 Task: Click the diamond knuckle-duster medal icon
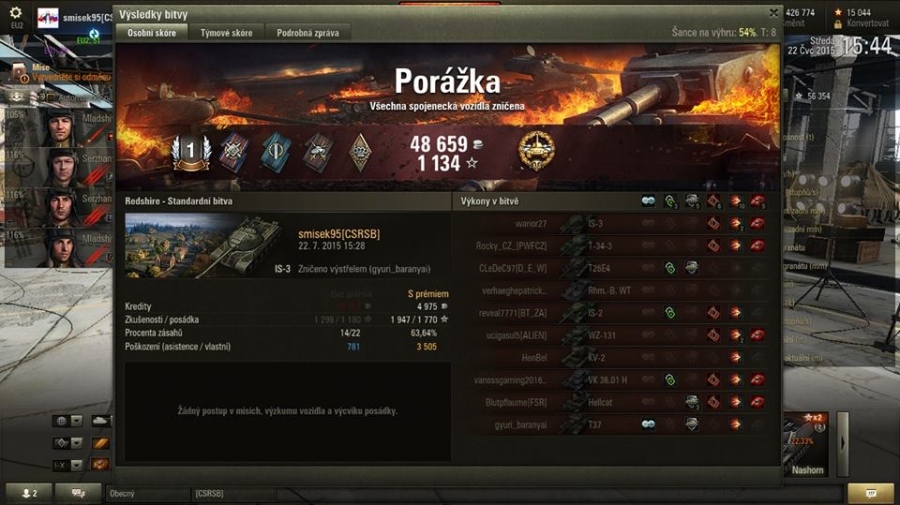361,152
